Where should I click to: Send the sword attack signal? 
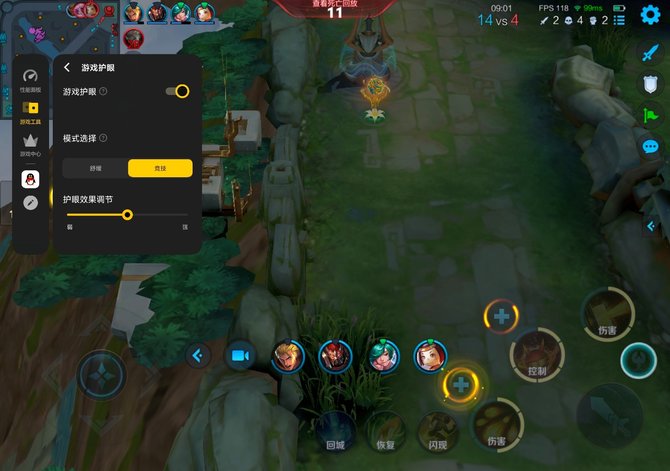coord(650,53)
